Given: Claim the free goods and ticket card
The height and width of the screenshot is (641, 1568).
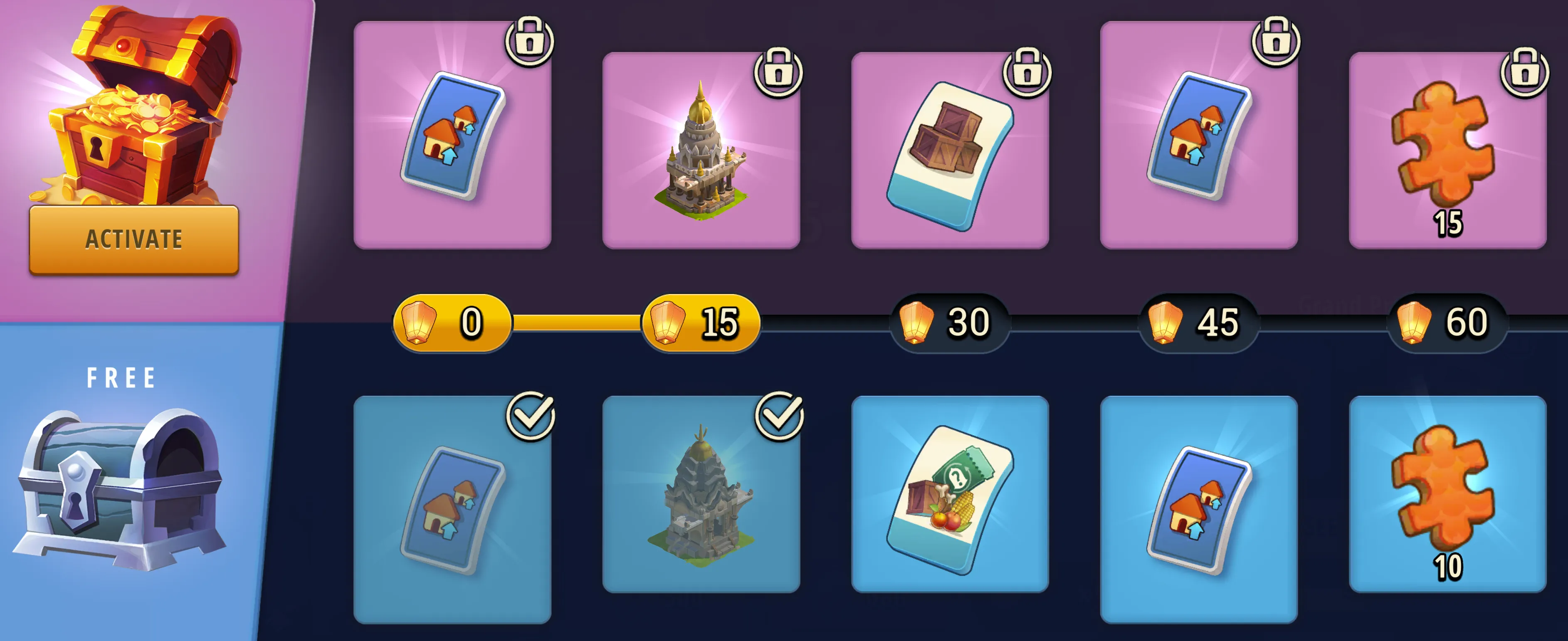Looking at the screenshot, I should [950, 494].
